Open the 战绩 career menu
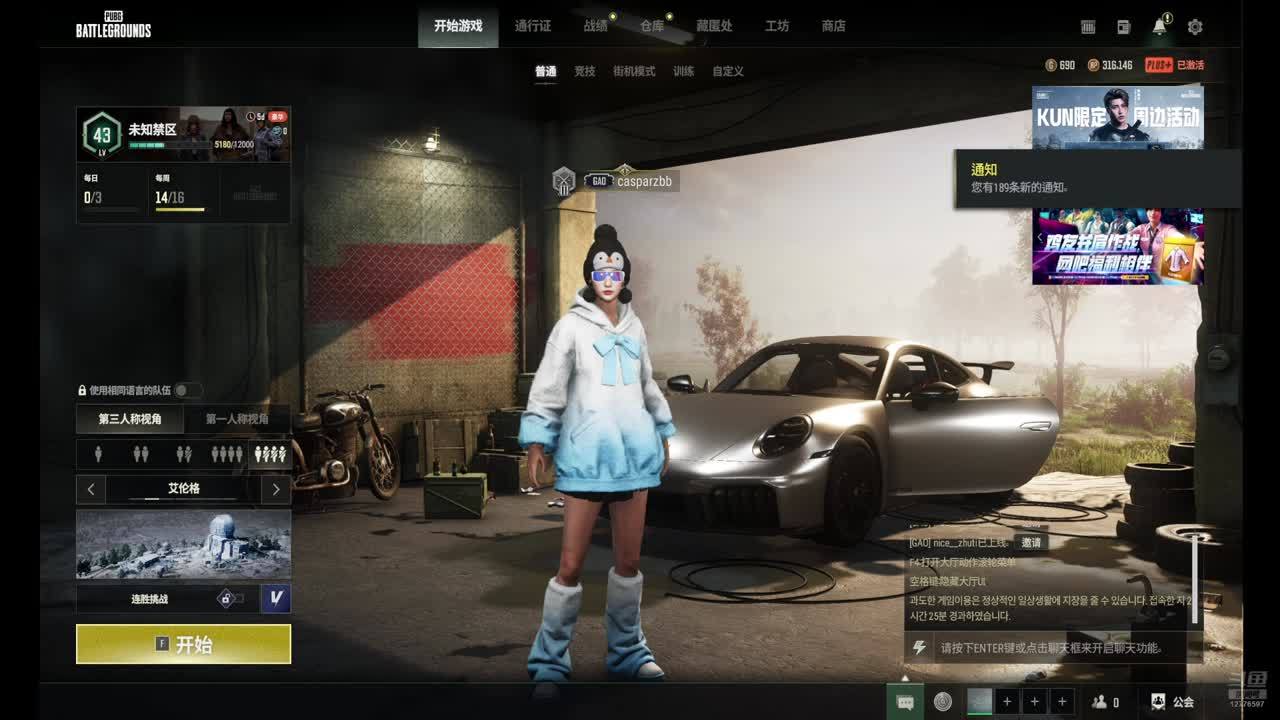The width and height of the screenshot is (1280, 720). click(x=596, y=26)
